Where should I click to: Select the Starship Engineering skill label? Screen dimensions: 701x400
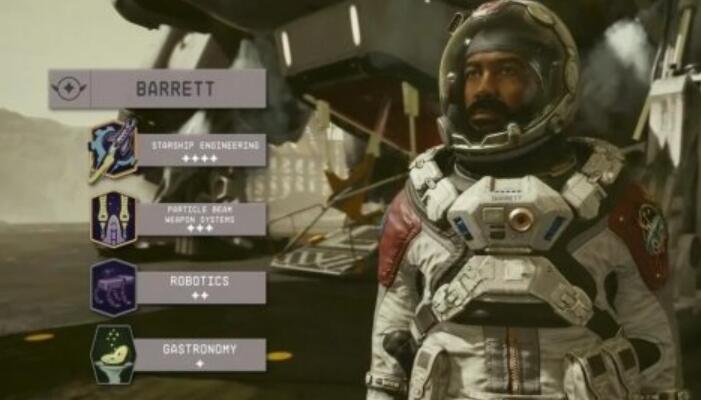(202, 150)
